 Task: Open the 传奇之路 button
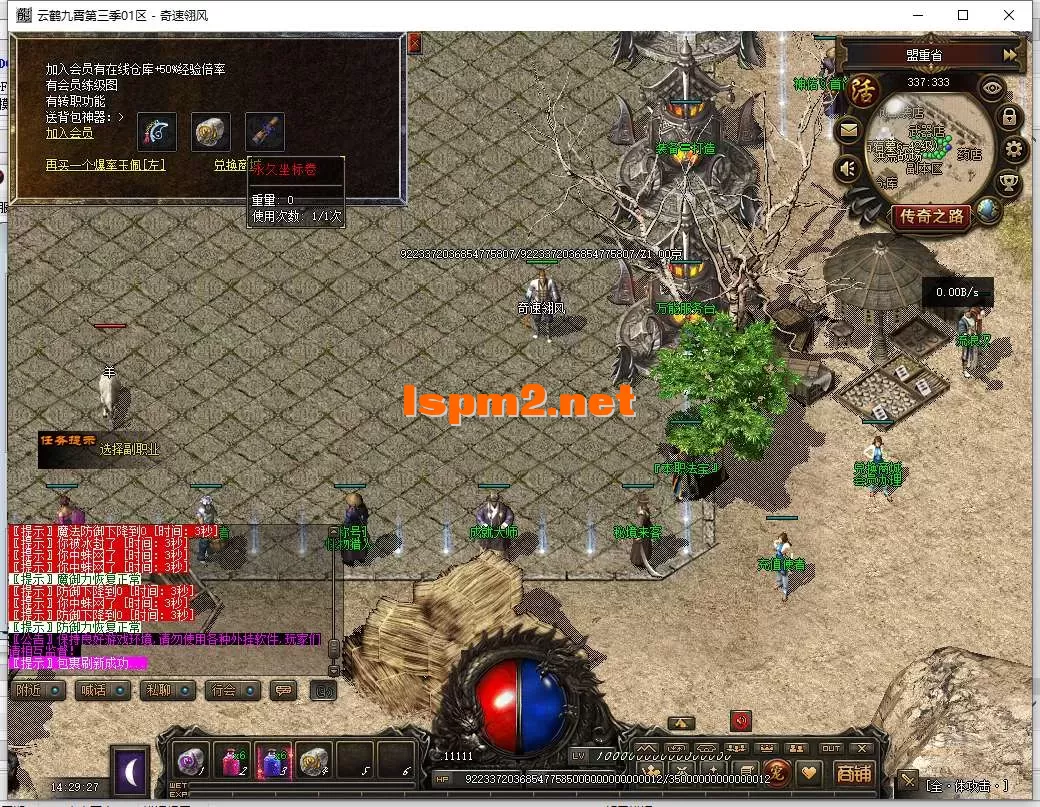(x=932, y=215)
